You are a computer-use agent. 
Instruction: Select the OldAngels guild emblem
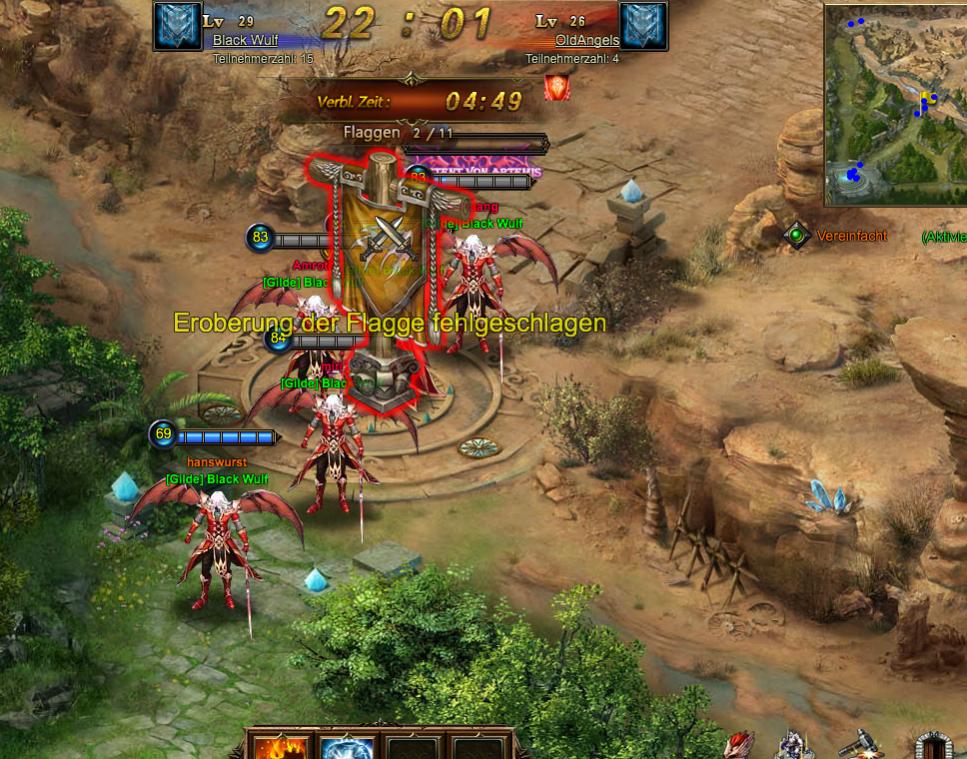pyautogui.click(x=643, y=26)
